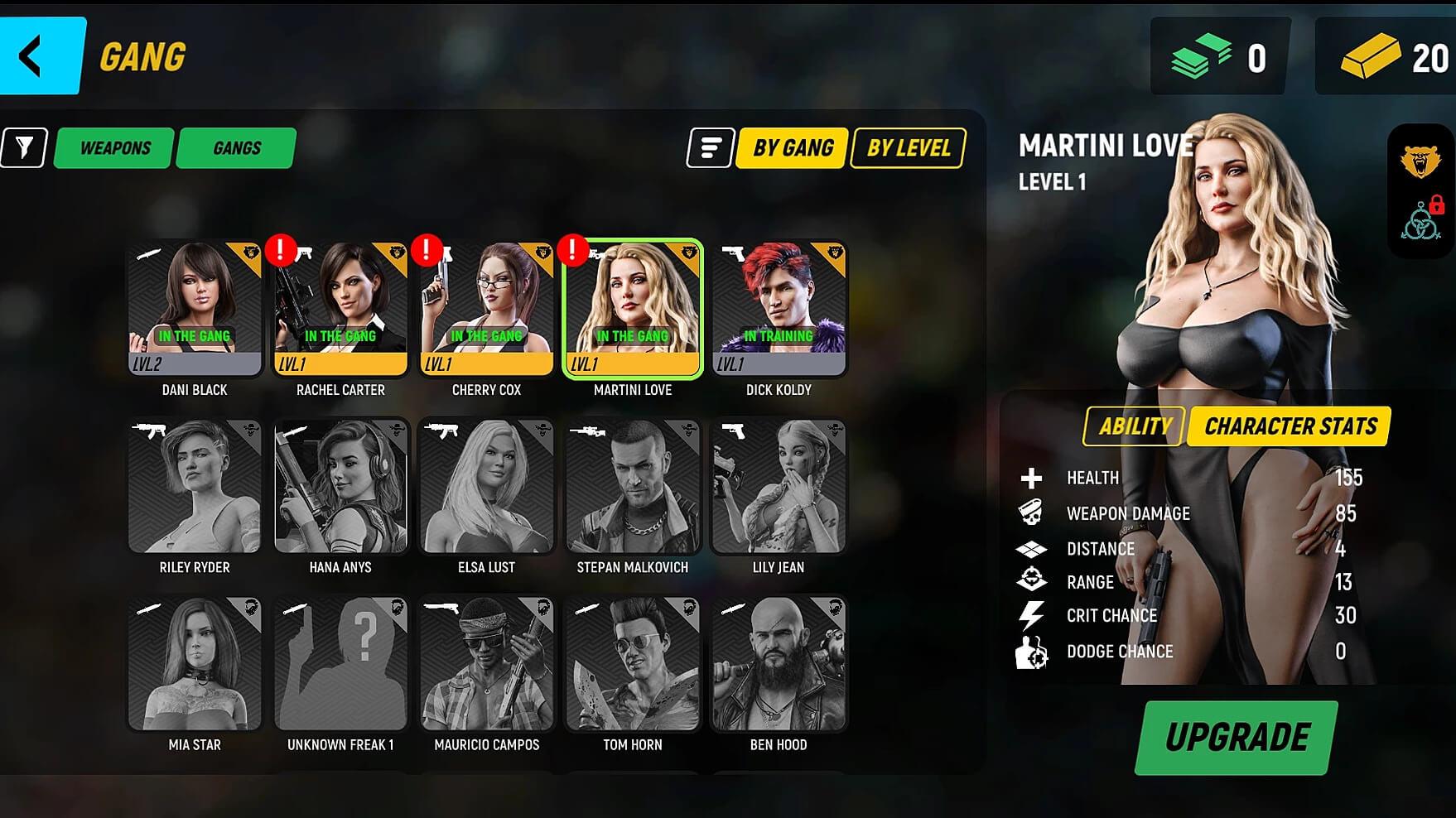
Task: Show the Character Stats tab
Action: 1290,426
